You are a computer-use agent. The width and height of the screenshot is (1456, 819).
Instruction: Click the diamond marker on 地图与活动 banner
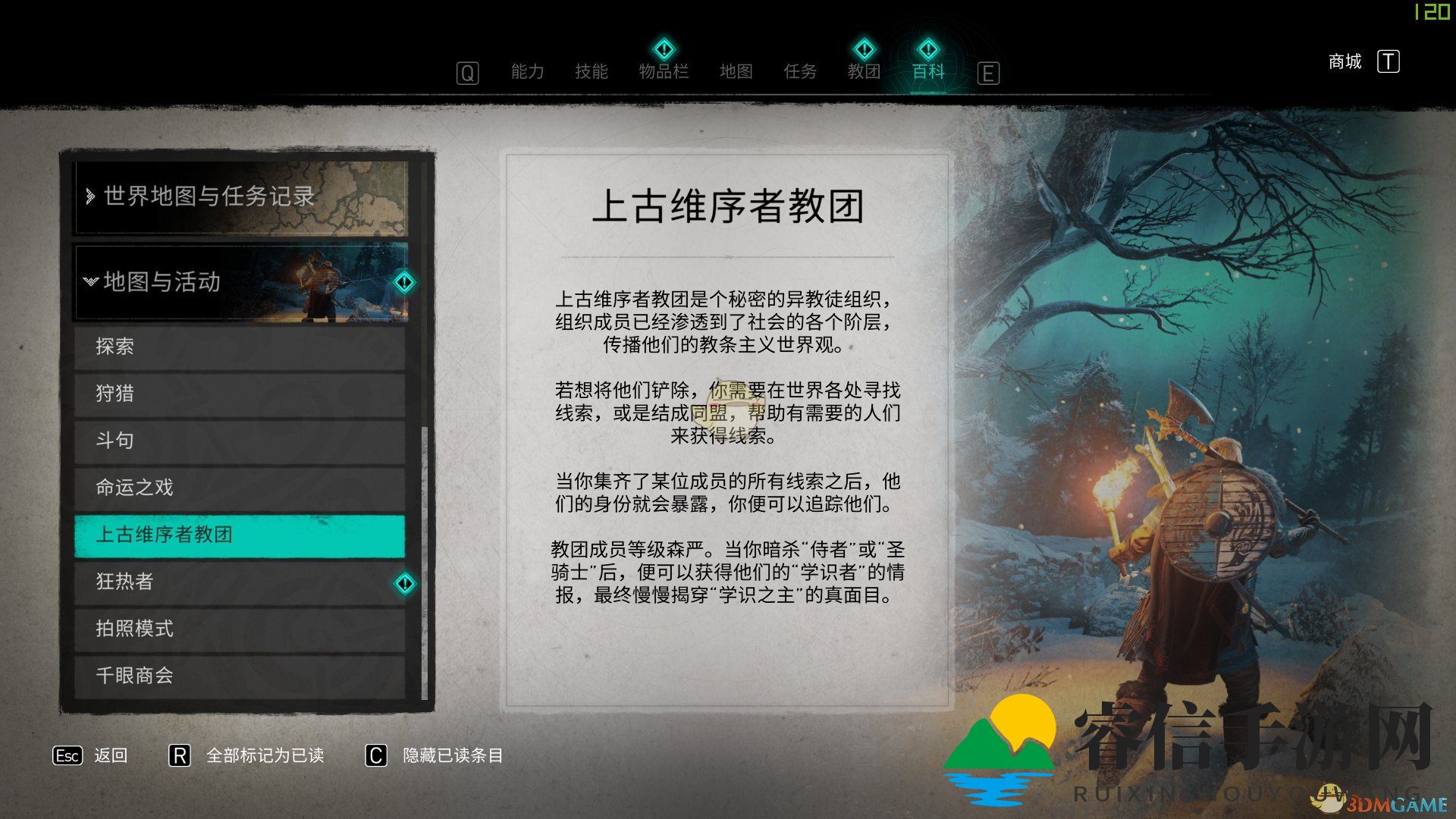click(405, 281)
